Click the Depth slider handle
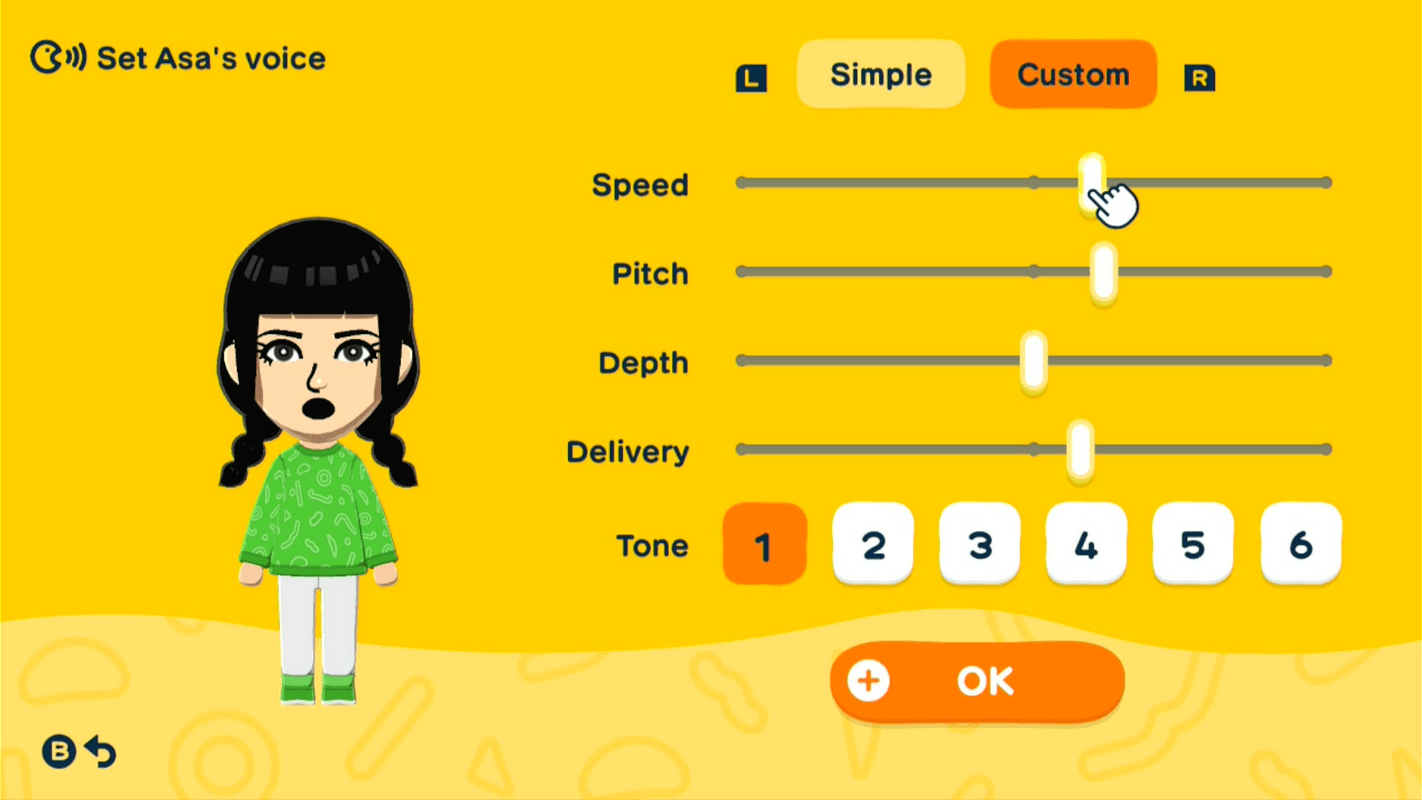Screen dimensions: 1422x800 point(1032,360)
